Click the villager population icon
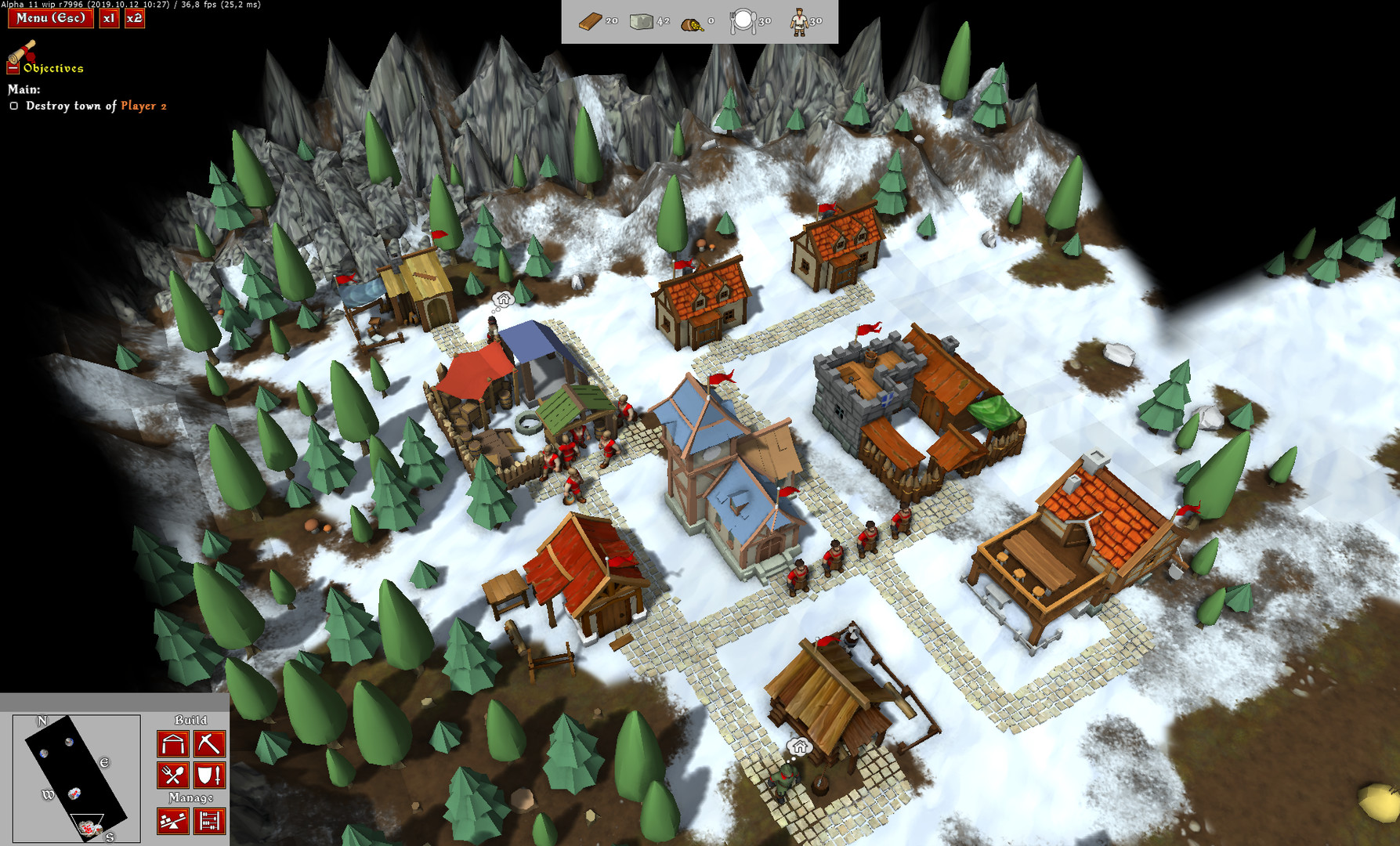This screenshot has width=1400, height=846. pos(798,19)
